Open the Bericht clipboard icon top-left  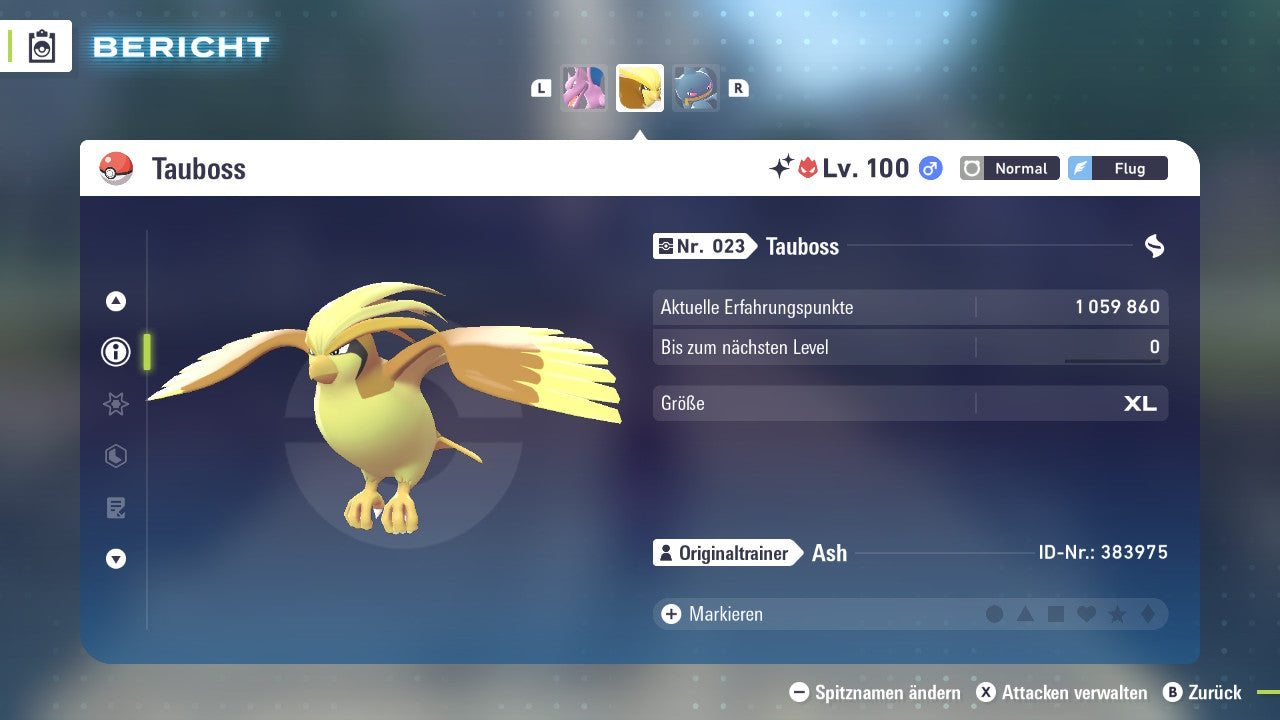(x=40, y=46)
